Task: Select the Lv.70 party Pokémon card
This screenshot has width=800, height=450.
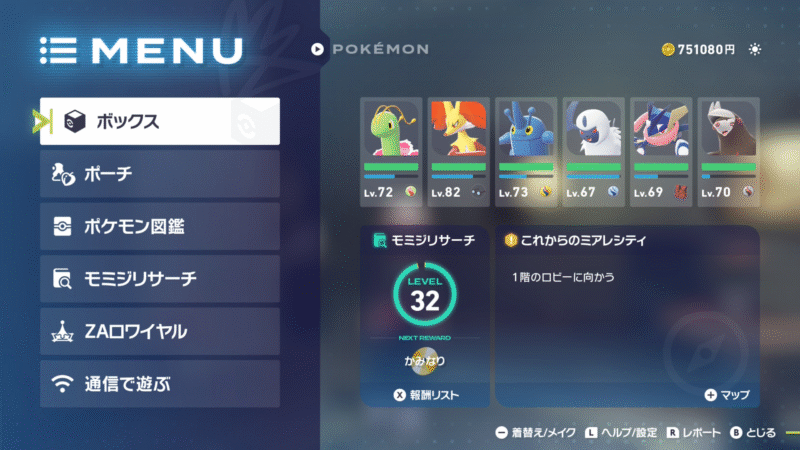Action: tap(728, 149)
